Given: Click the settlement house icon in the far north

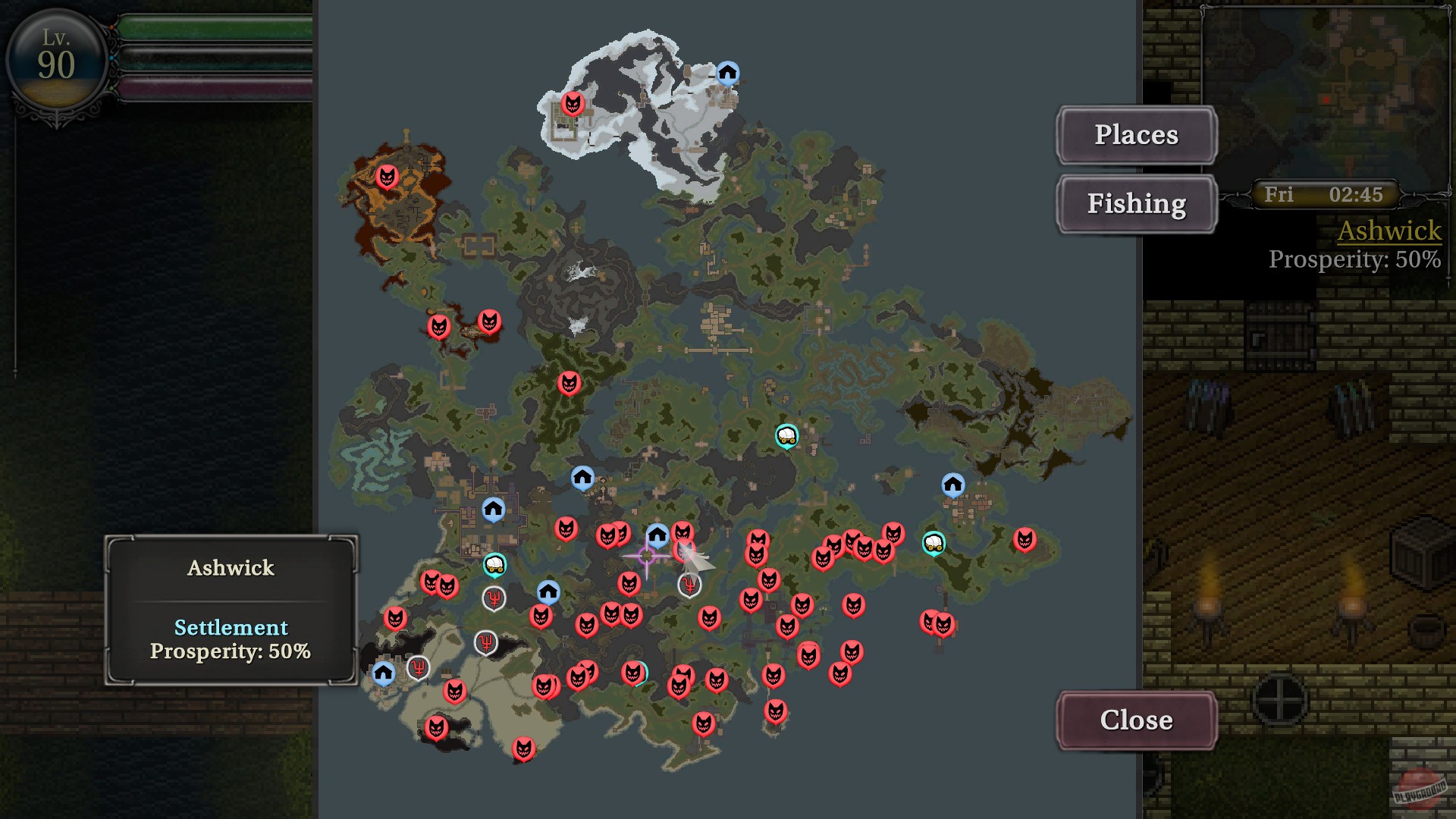Looking at the screenshot, I should pos(728,72).
